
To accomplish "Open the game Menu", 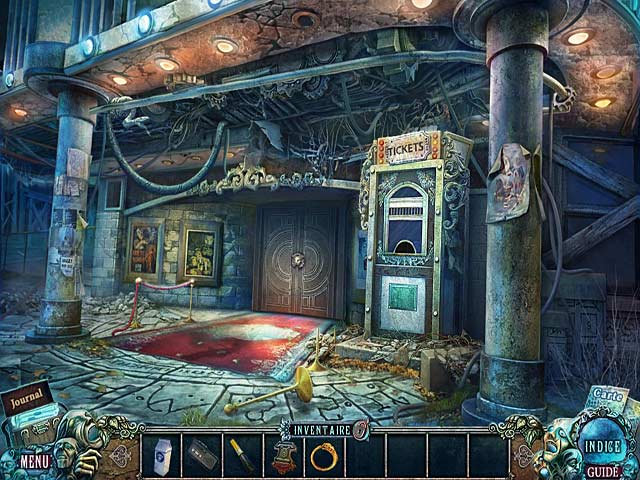I will point(35,462).
